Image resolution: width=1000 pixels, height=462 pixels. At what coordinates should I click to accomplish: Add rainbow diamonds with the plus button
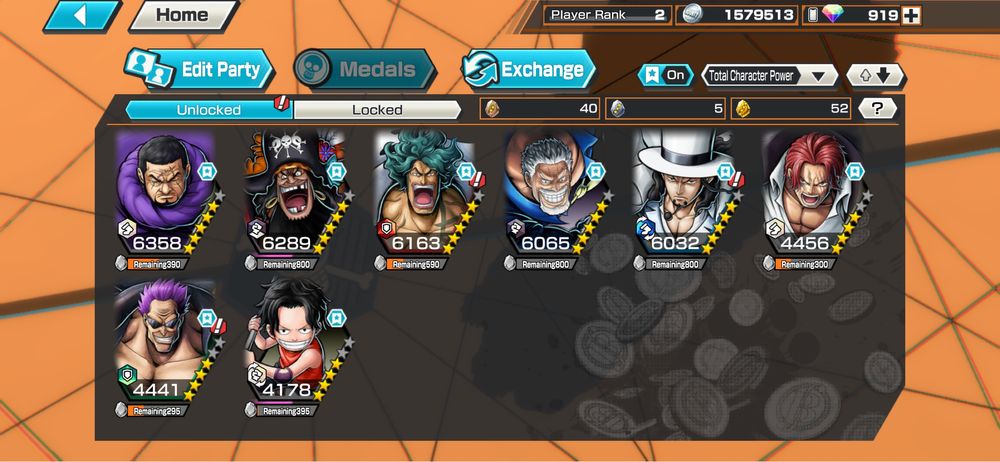pyautogui.click(x=911, y=15)
